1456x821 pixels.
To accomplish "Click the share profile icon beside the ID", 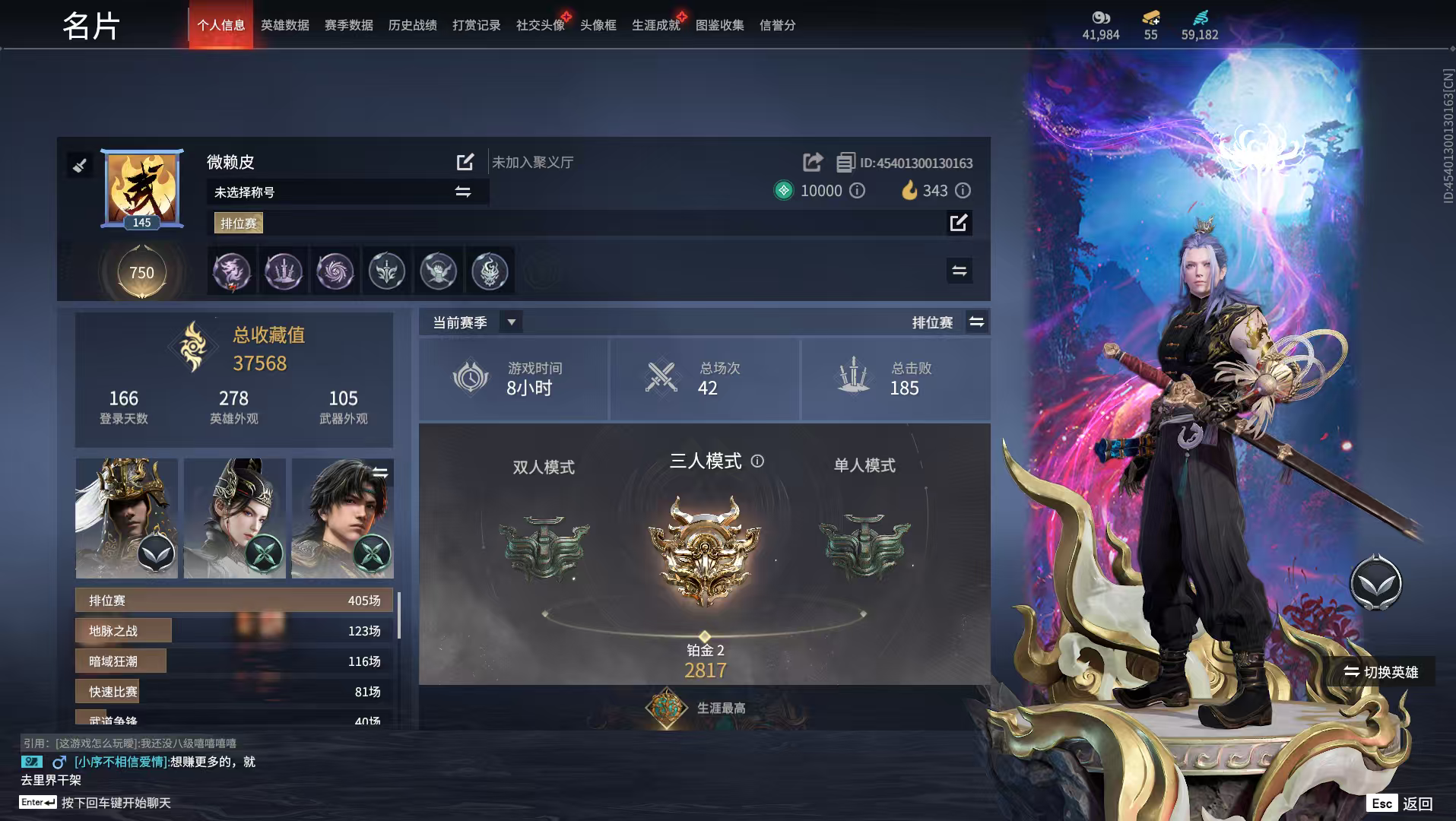I will point(813,162).
